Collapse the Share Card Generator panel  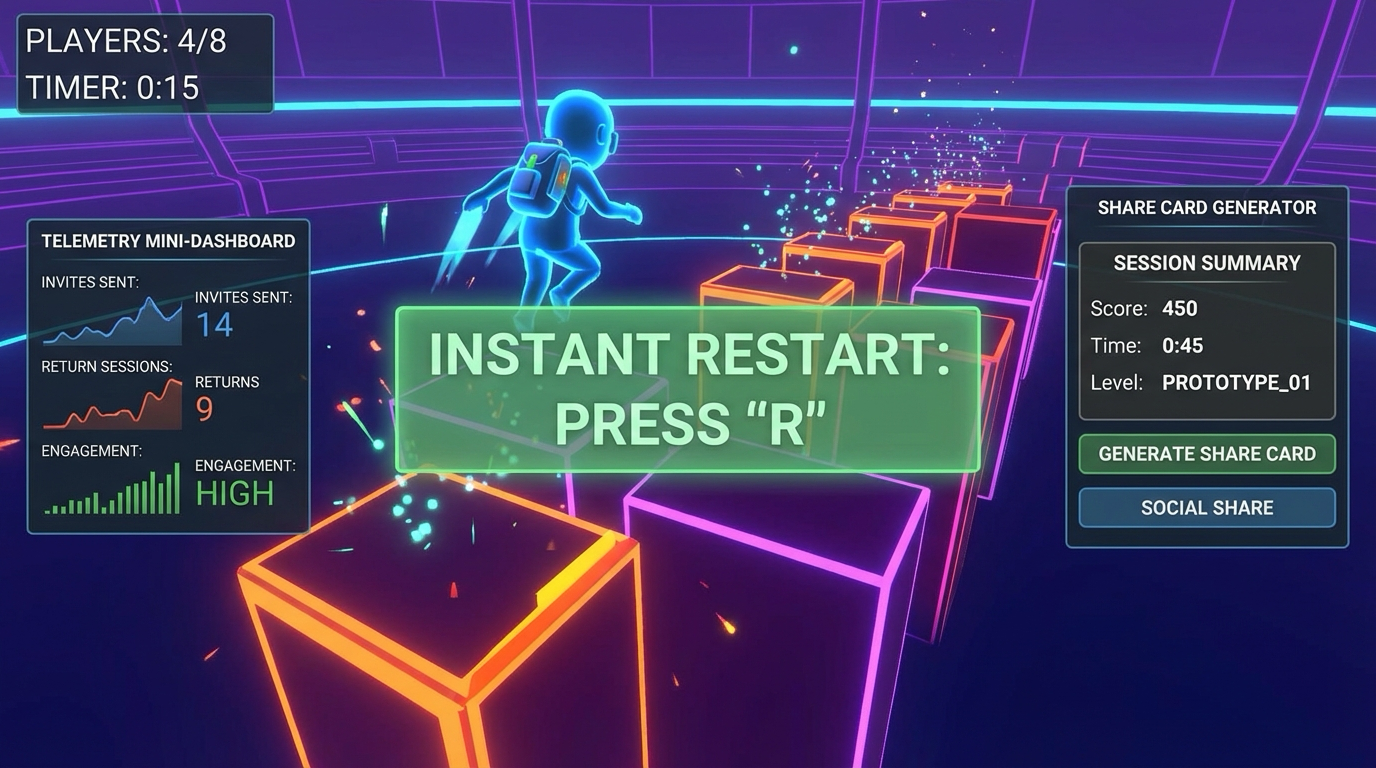(x=1206, y=207)
